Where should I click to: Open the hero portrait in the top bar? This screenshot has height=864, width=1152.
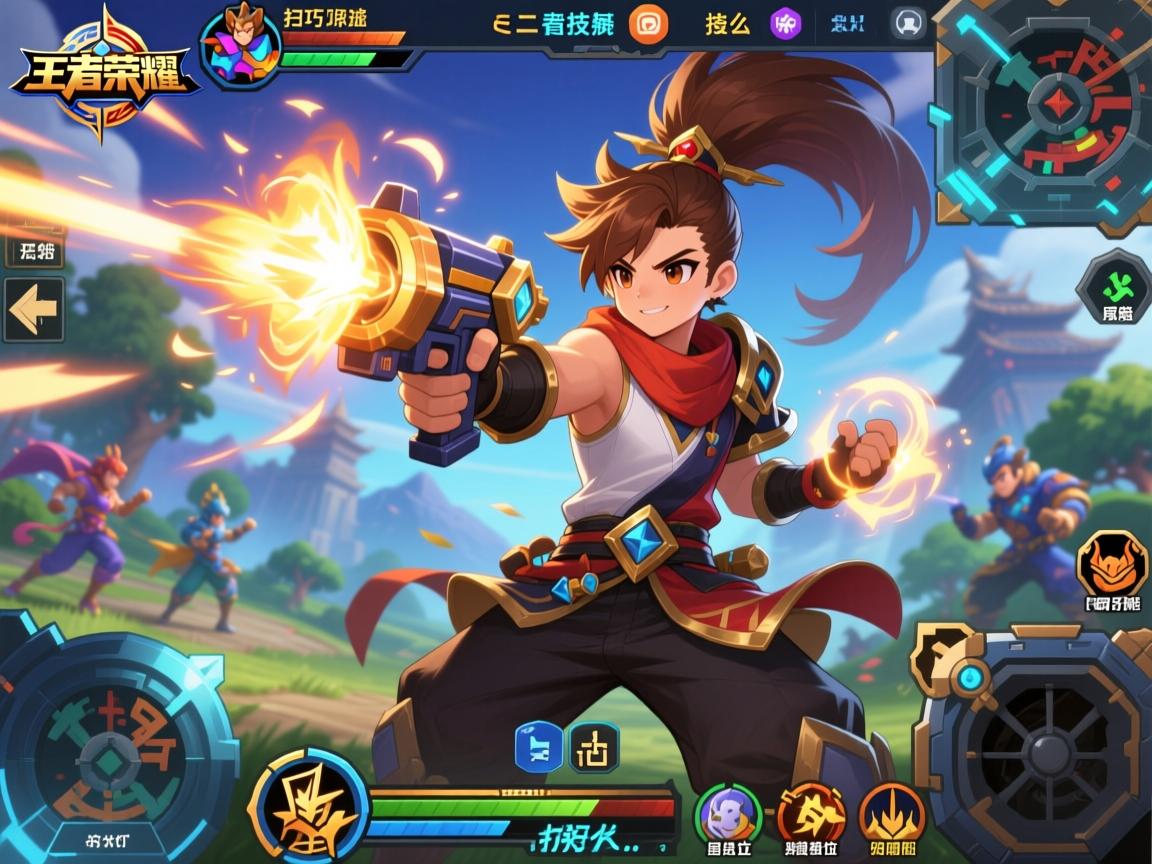240,44
